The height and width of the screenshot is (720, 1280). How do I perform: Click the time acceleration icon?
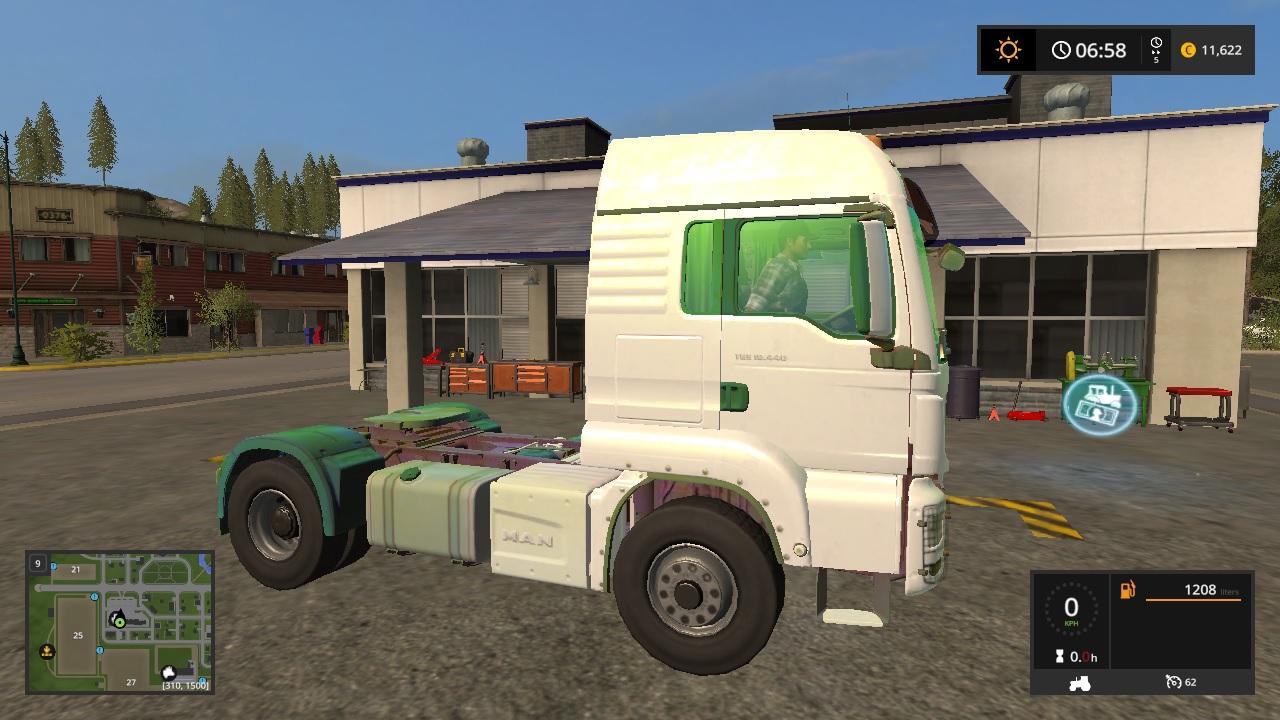1156,50
